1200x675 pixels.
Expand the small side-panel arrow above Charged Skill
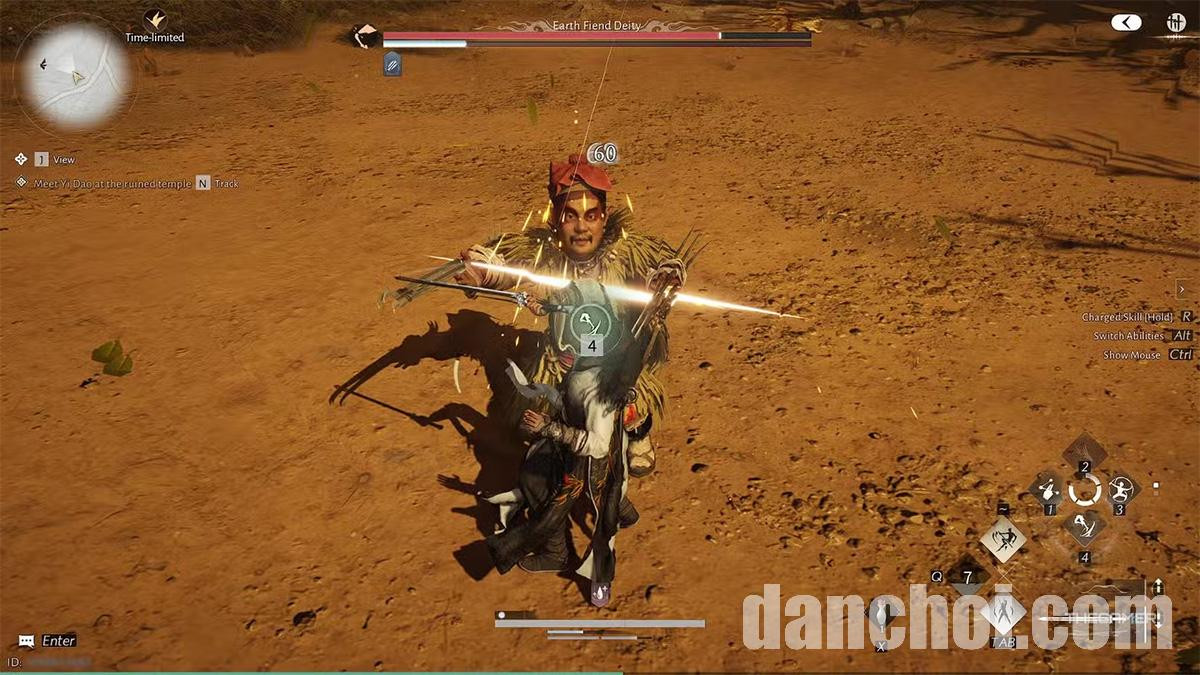(1181, 290)
